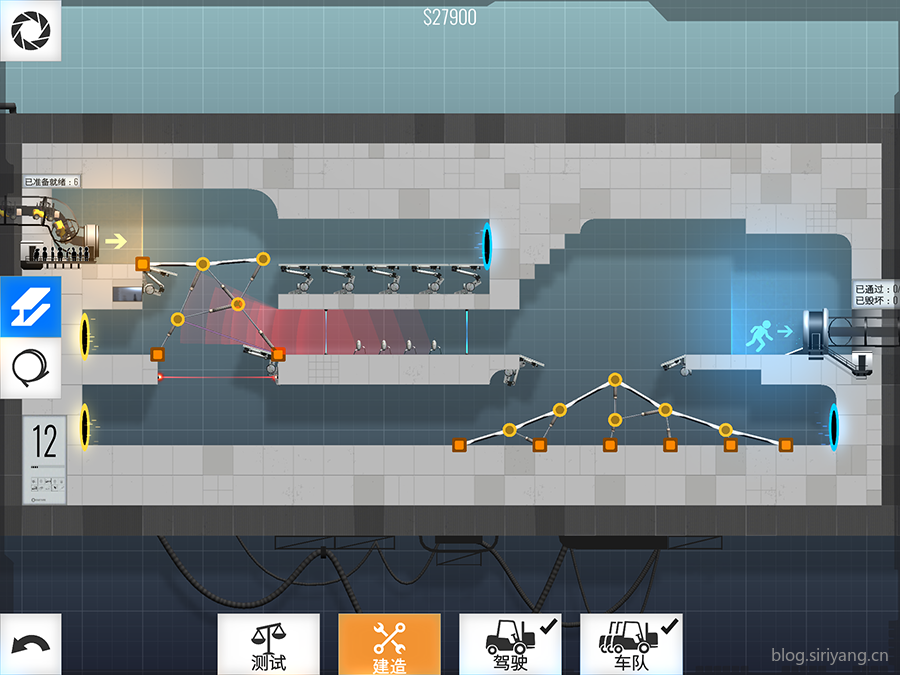Switch to 建造 build mode
The height and width of the screenshot is (675, 900).
coord(389,644)
